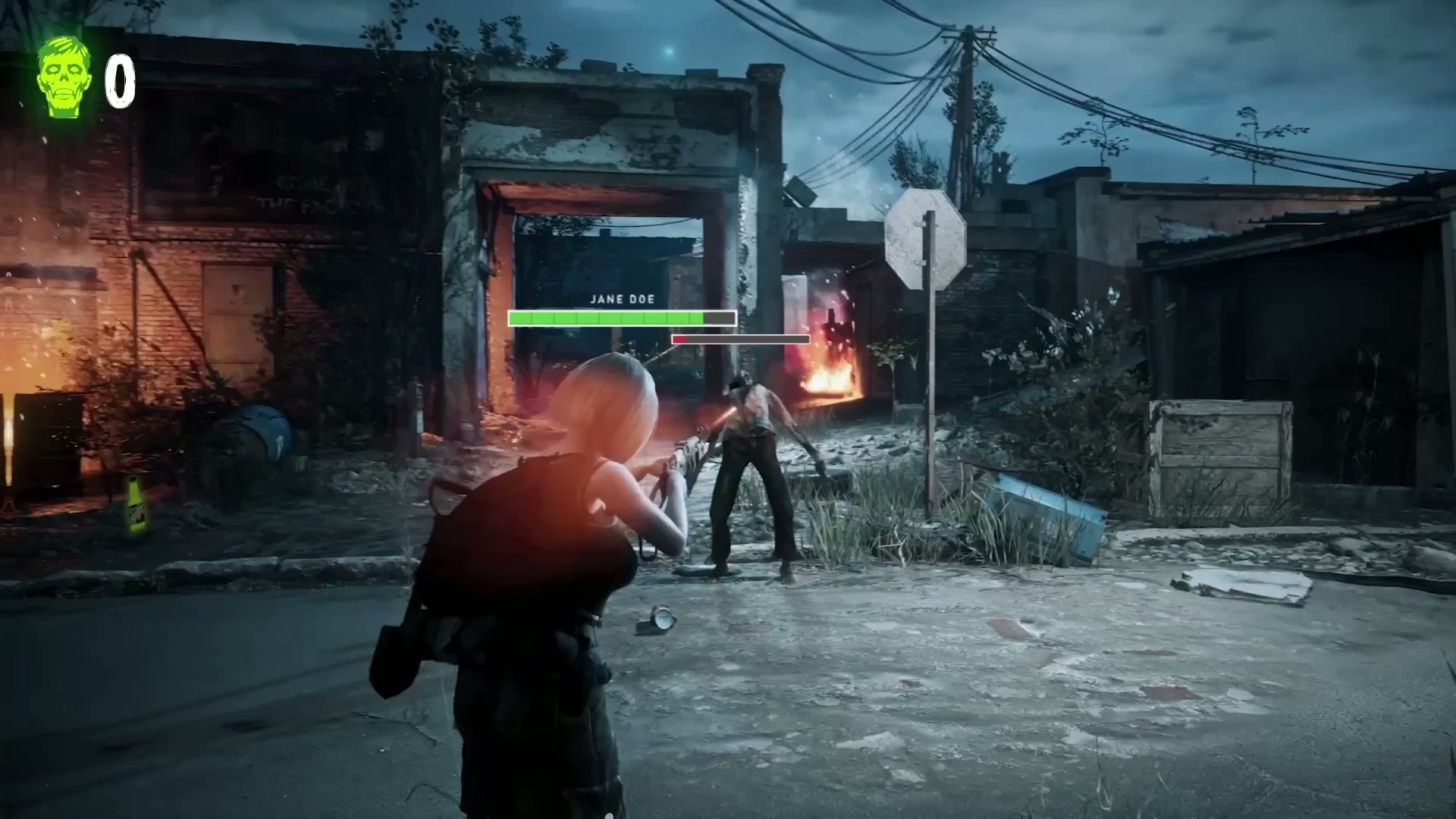Click the green zombie skull kill icon
The width and height of the screenshot is (1456, 819).
[x=64, y=77]
